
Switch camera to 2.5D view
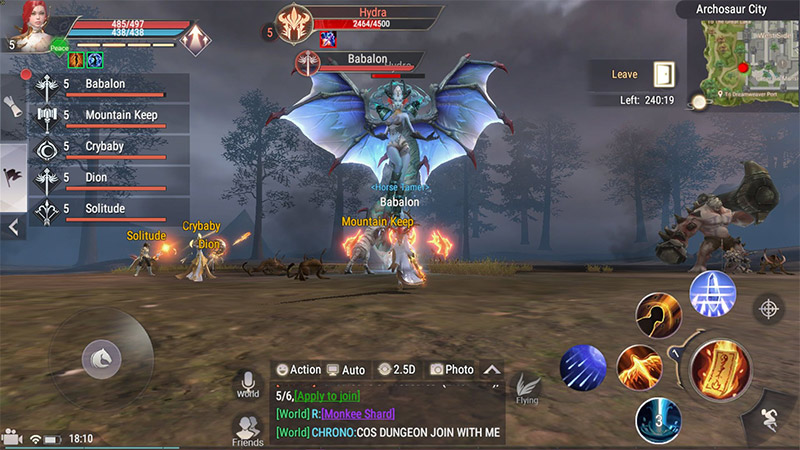tap(396, 370)
